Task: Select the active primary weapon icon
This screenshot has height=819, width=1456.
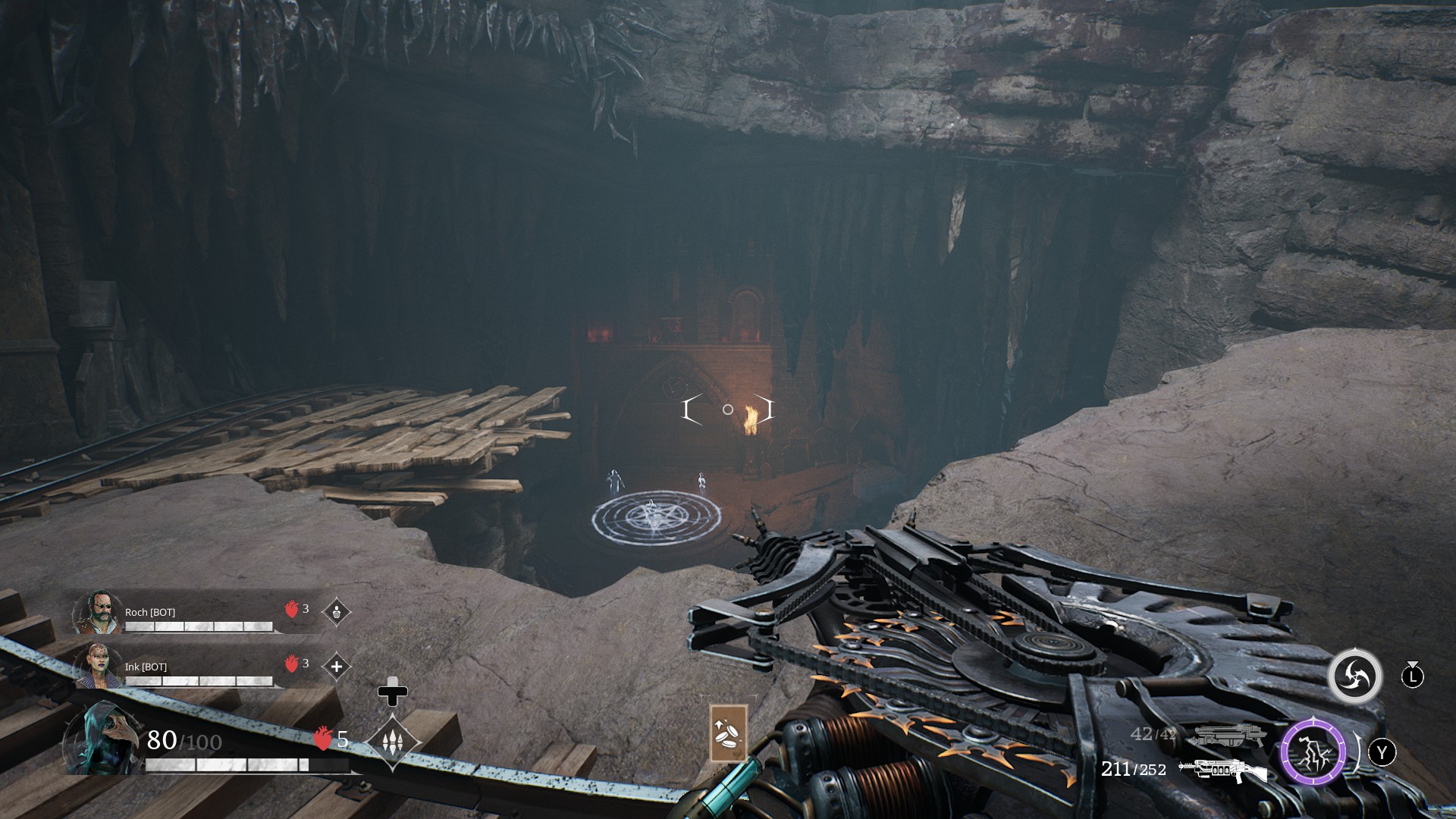Action: coord(1222,770)
